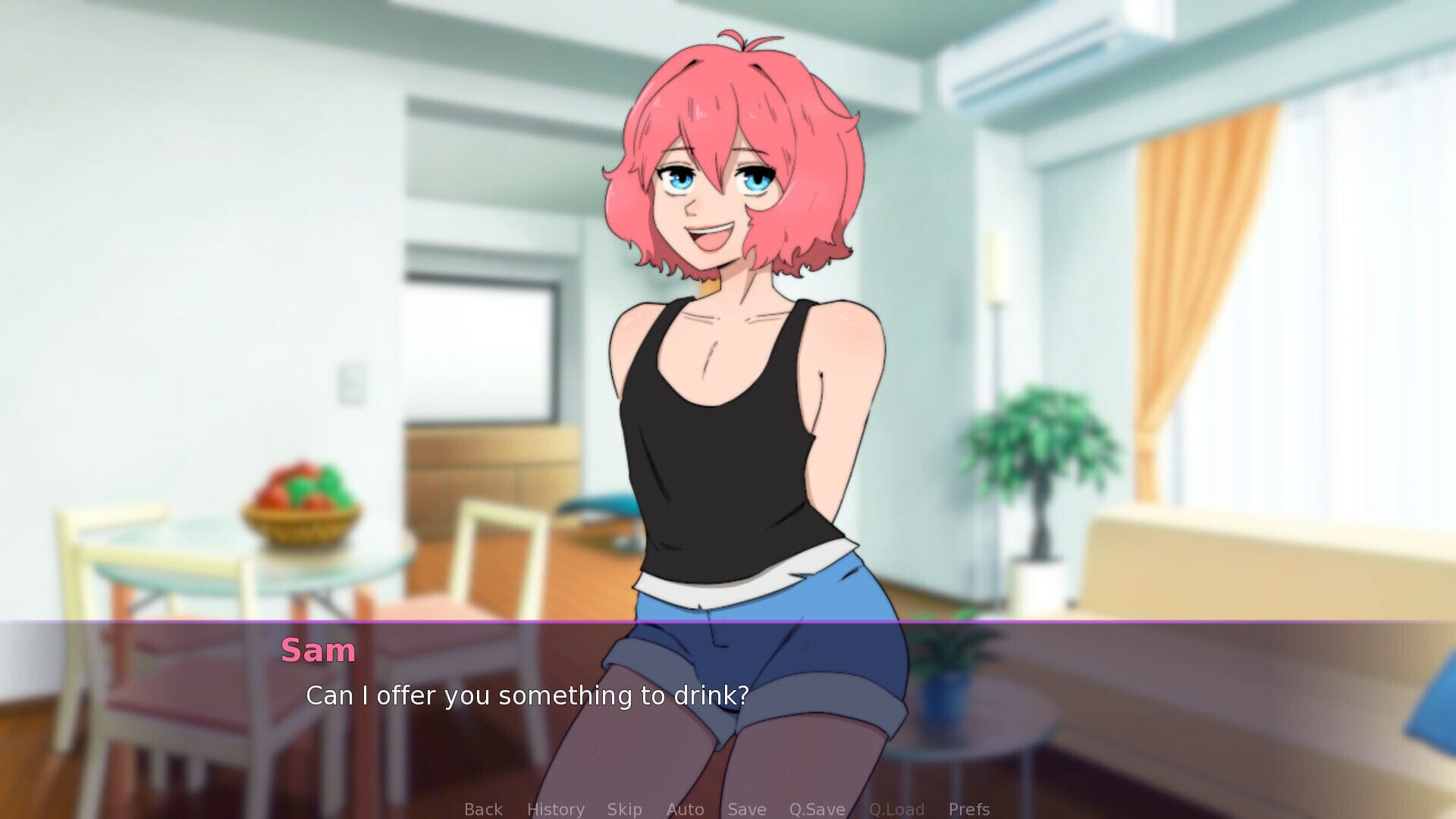This screenshot has height=819, width=1456.
Task: Go Back to the previous dialogue line
Action: tap(483, 808)
